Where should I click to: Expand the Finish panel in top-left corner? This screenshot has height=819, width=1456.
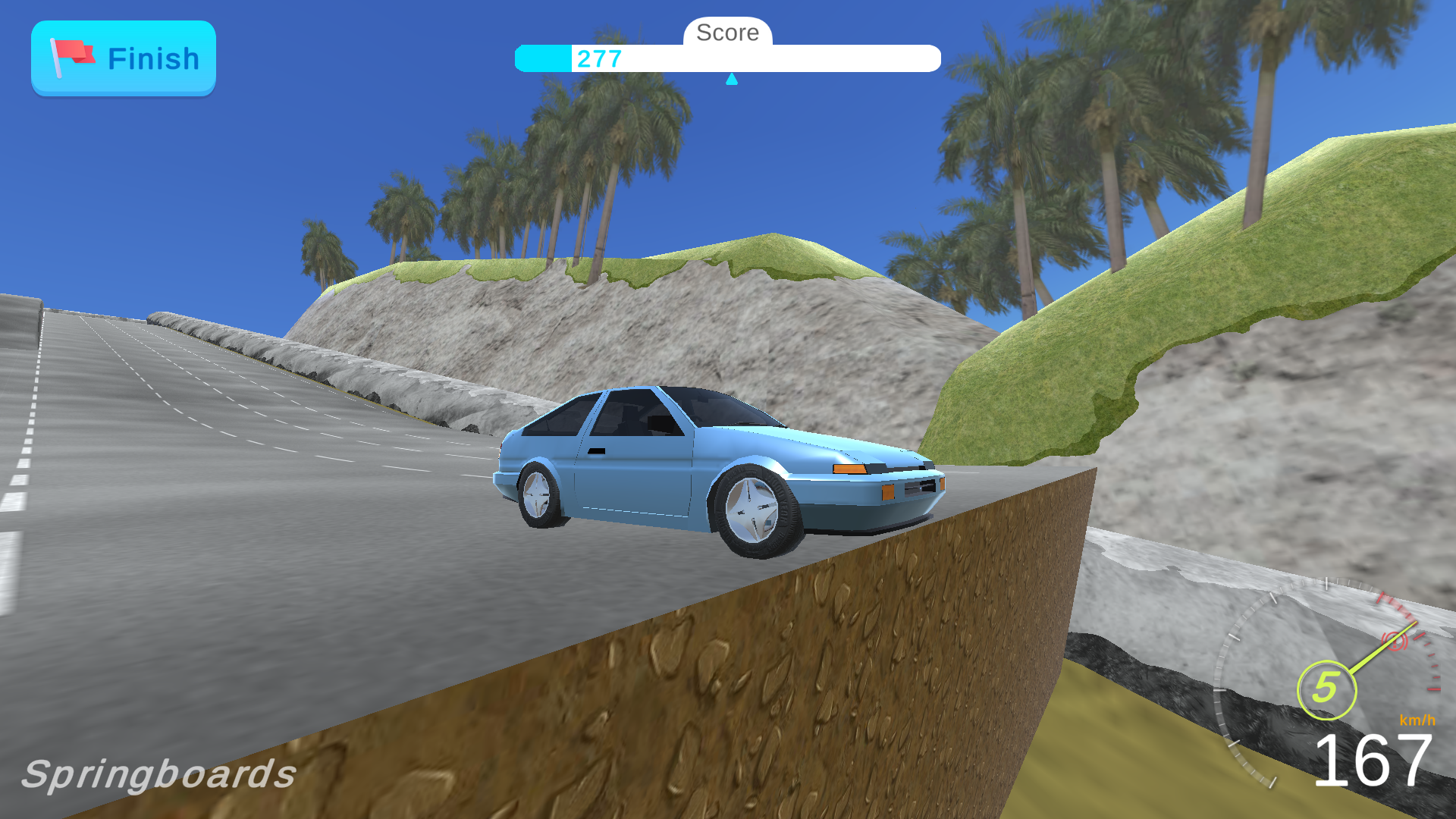click(x=124, y=57)
